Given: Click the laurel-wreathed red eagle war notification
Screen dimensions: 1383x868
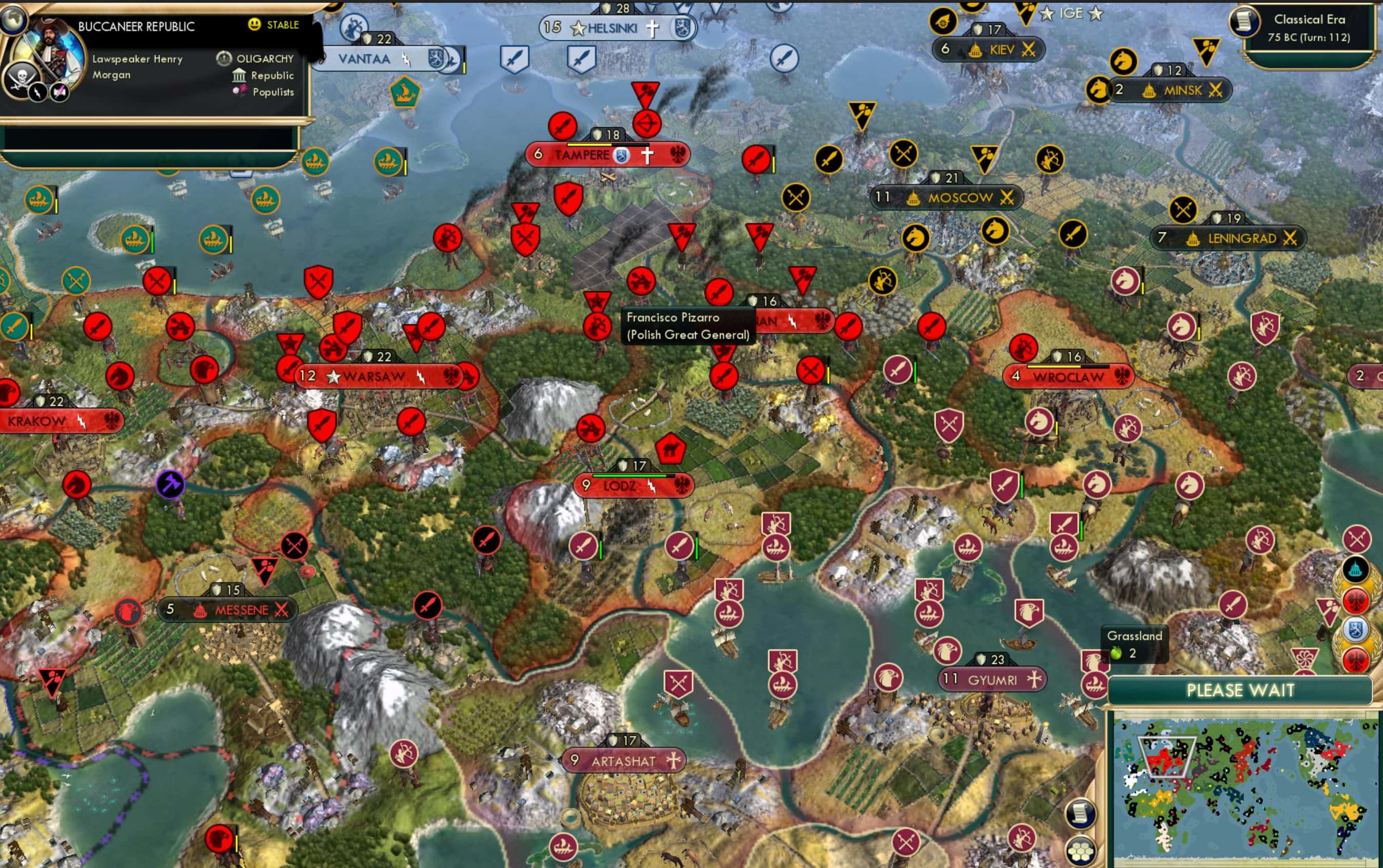Looking at the screenshot, I should (x=1357, y=600).
